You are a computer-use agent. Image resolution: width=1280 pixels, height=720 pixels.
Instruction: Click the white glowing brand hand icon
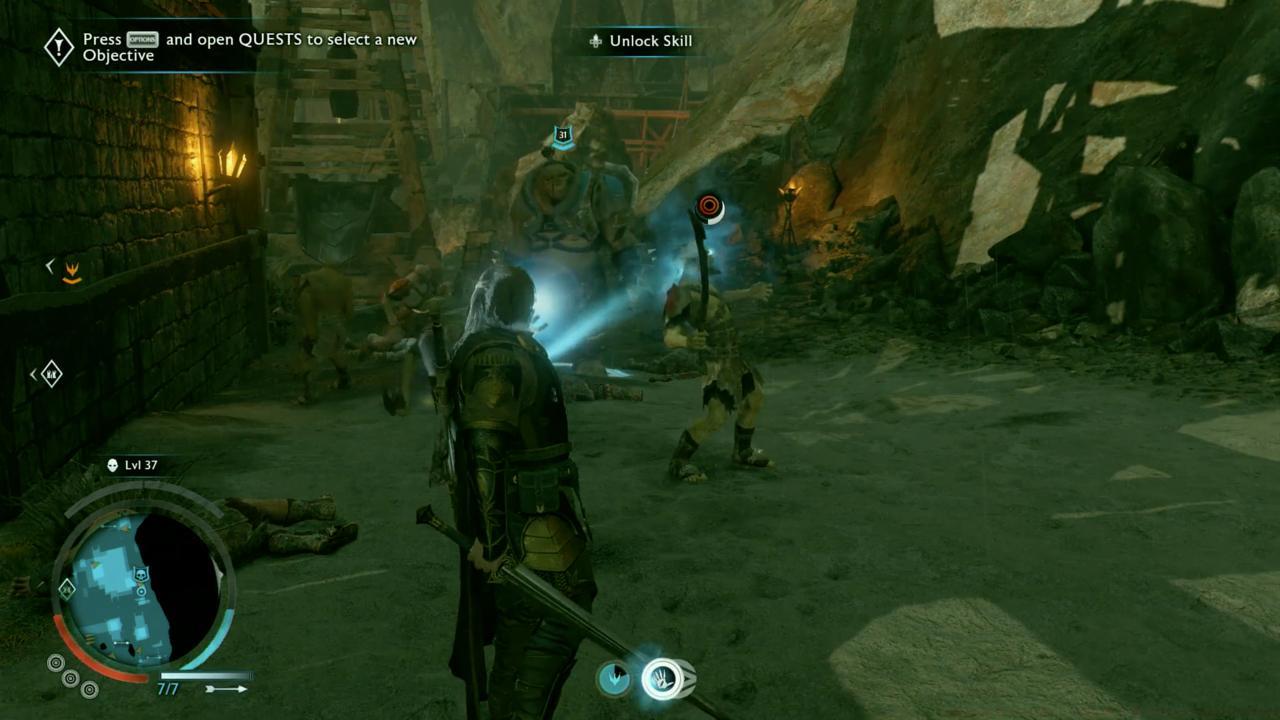(x=663, y=678)
